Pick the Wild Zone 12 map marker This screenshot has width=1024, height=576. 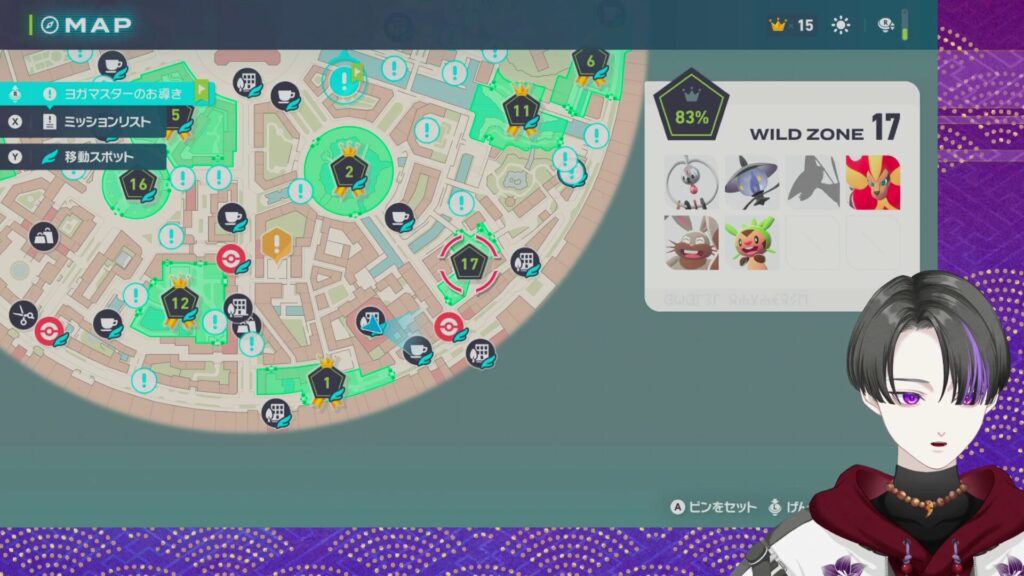tap(180, 302)
